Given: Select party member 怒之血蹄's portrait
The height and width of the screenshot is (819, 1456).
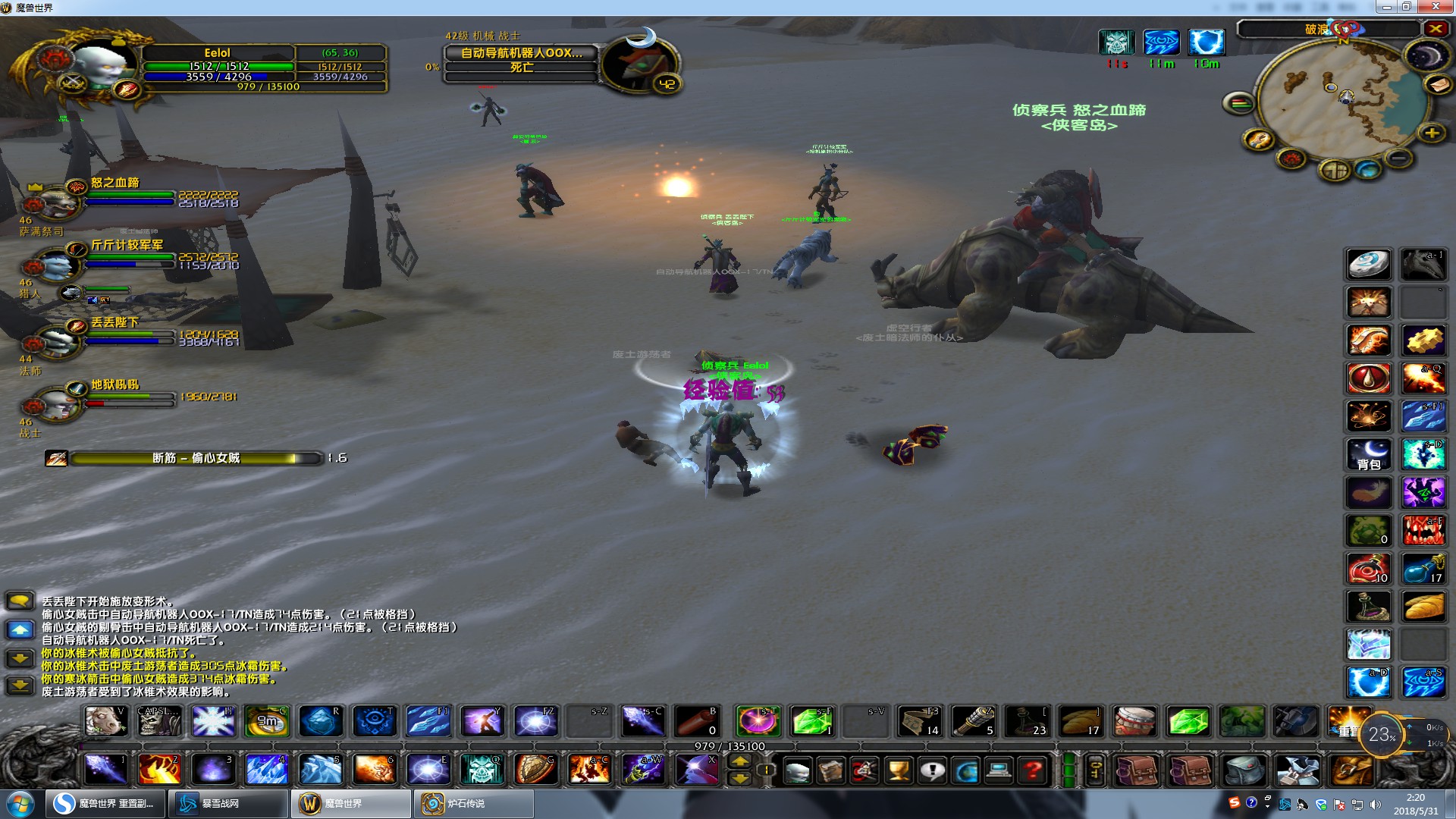Looking at the screenshot, I should [55, 202].
